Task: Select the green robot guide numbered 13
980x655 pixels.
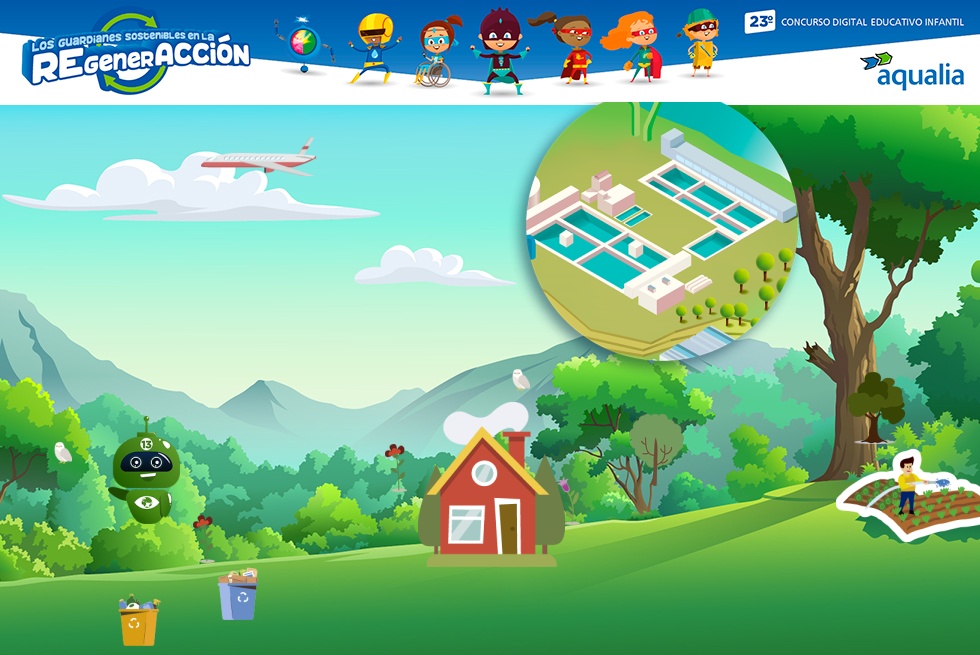Action: 146,477
